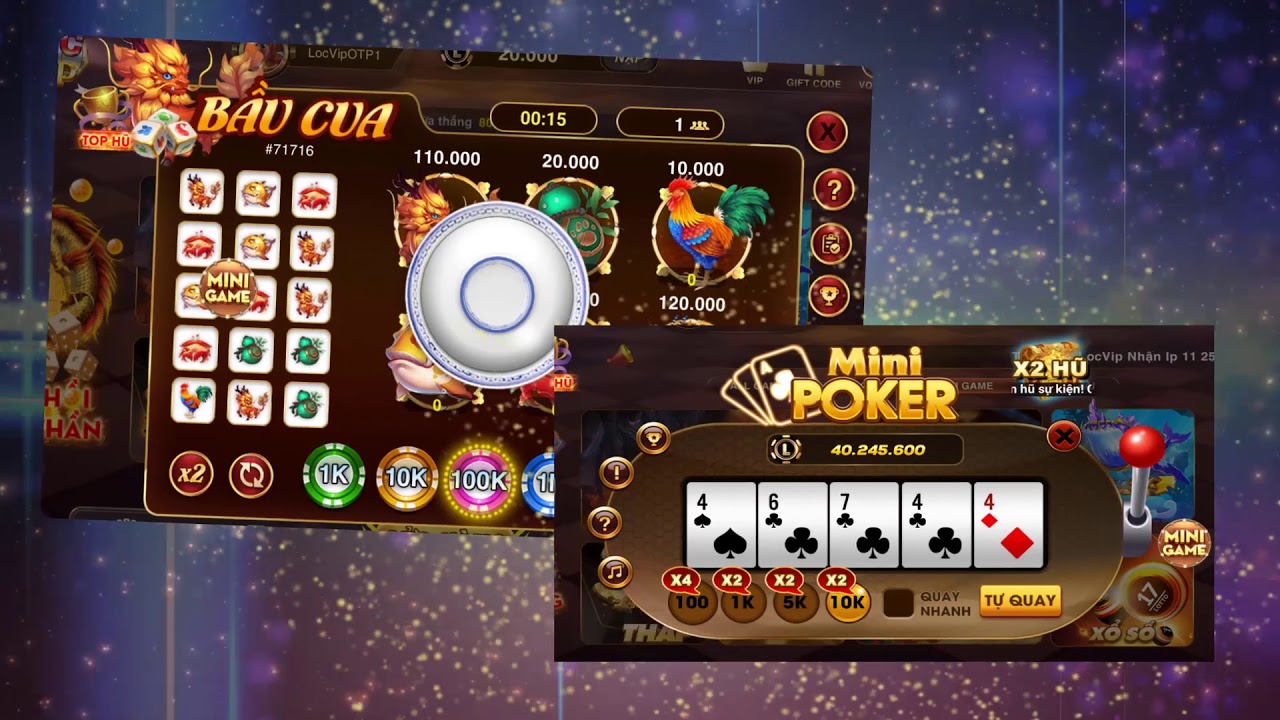Choose the 5K bet chip in Mini Poker
The width and height of the screenshot is (1280, 720).
coord(795,602)
